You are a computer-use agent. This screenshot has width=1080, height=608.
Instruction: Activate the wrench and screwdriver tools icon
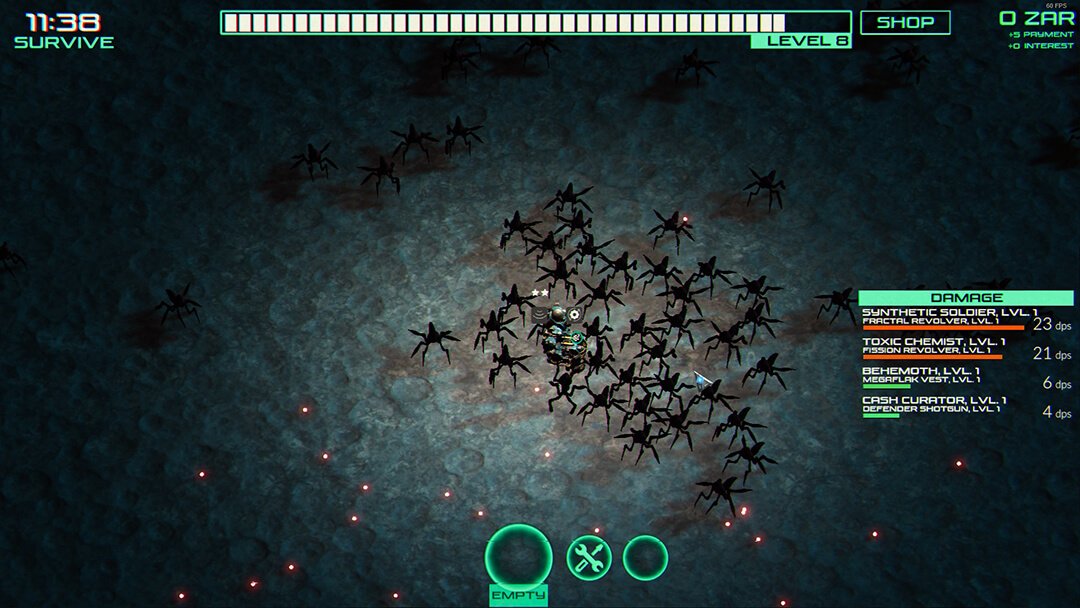tap(589, 557)
